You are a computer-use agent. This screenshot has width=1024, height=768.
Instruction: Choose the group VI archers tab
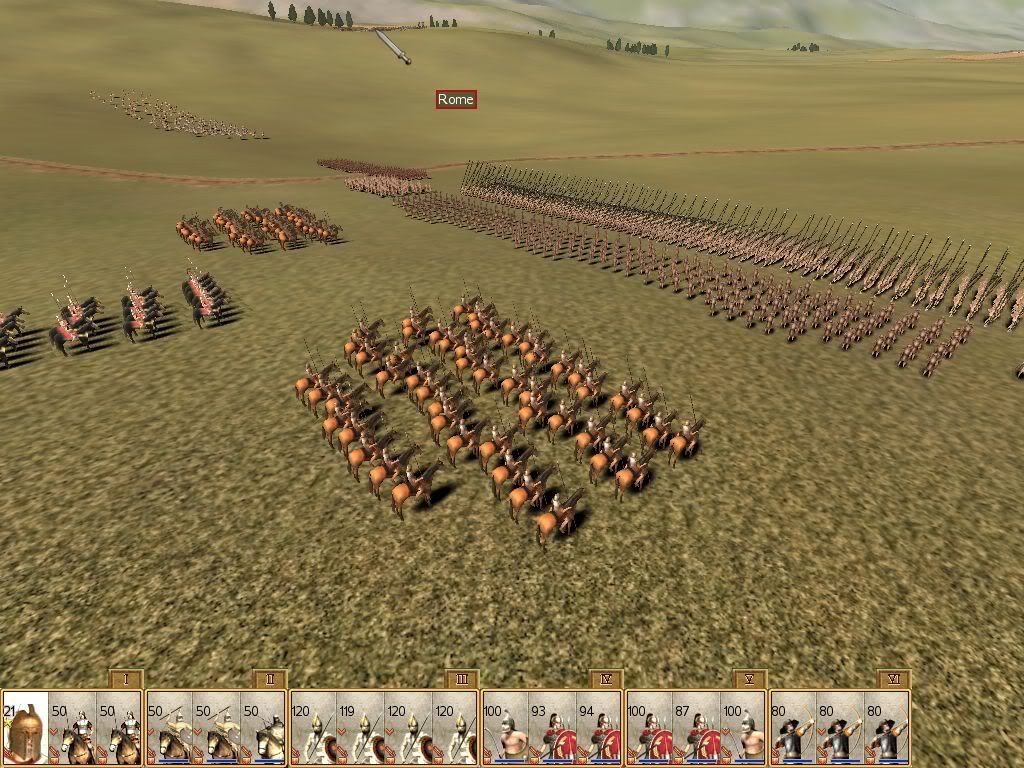coord(894,680)
